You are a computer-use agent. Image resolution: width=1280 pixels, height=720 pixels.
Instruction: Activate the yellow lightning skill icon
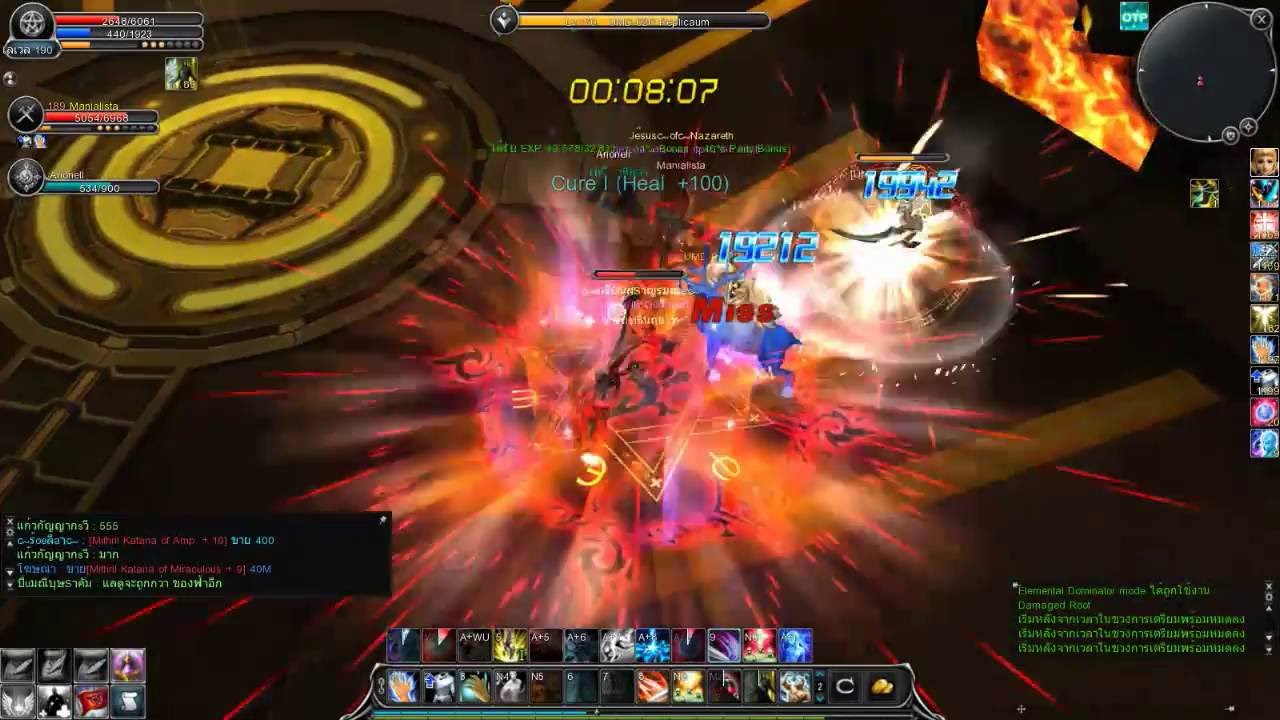[x=510, y=646]
